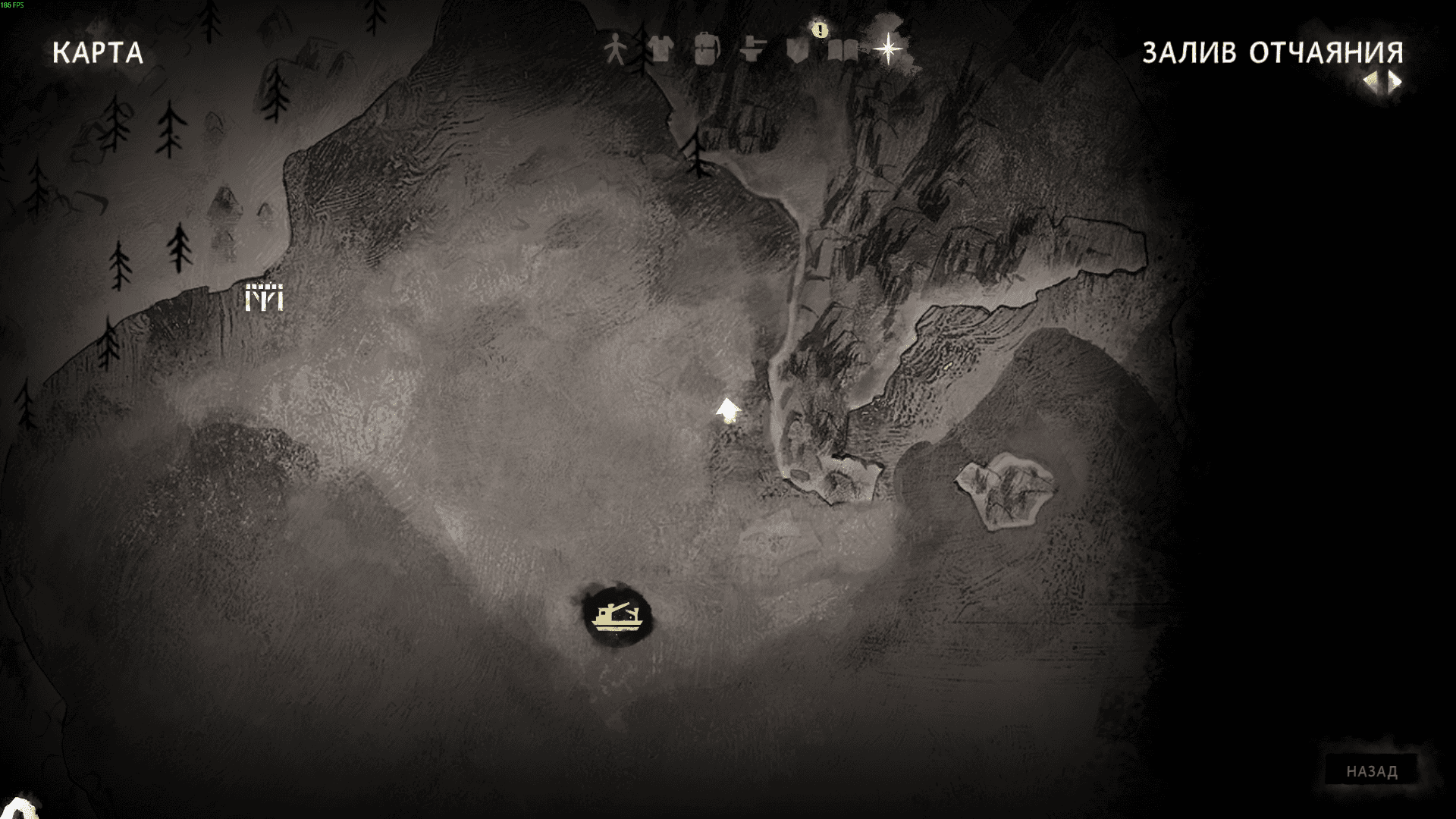Open the character status tab
The width and height of the screenshot is (1456, 819).
[x=615, y=51]
